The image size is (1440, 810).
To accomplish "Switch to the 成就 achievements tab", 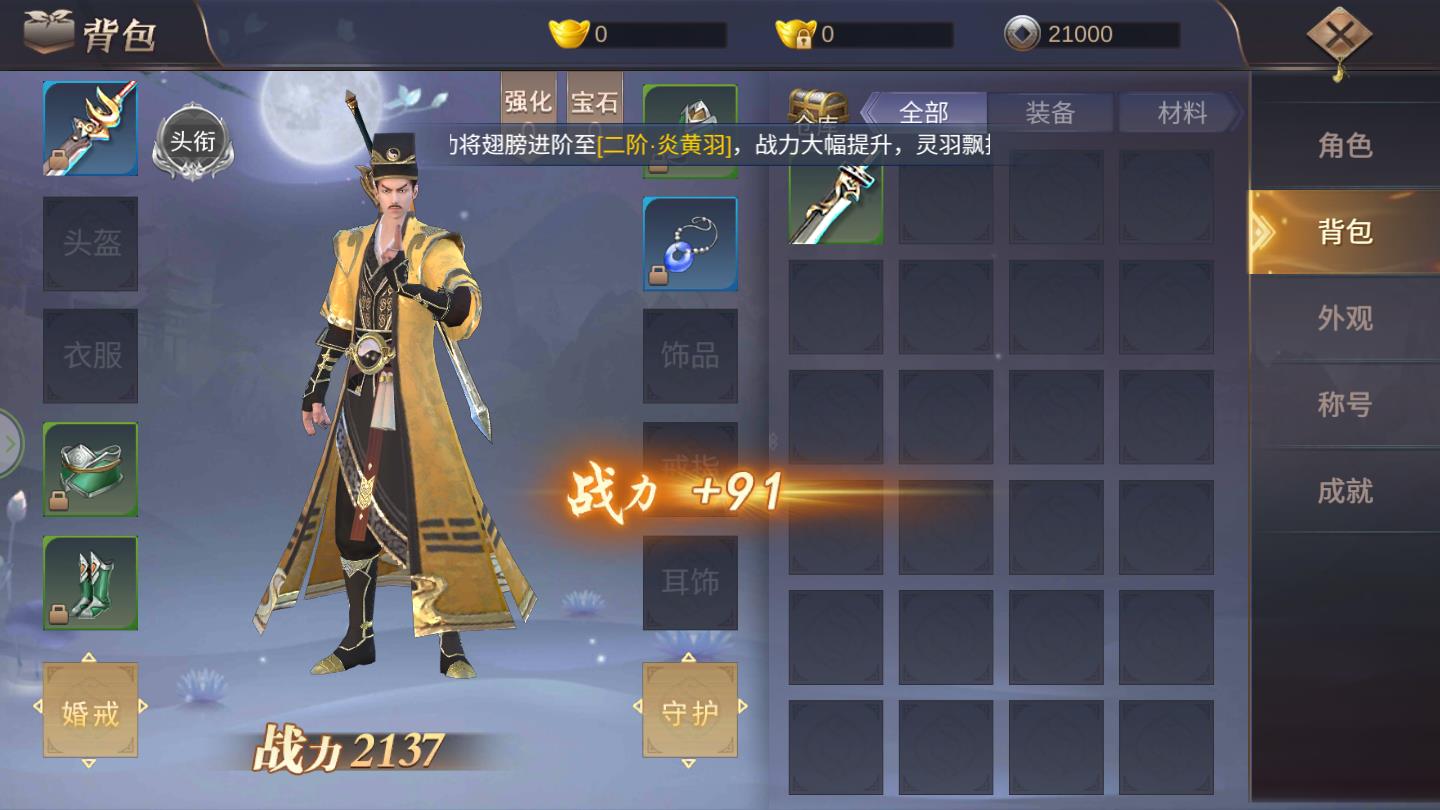I will (x=1344, y=491).
